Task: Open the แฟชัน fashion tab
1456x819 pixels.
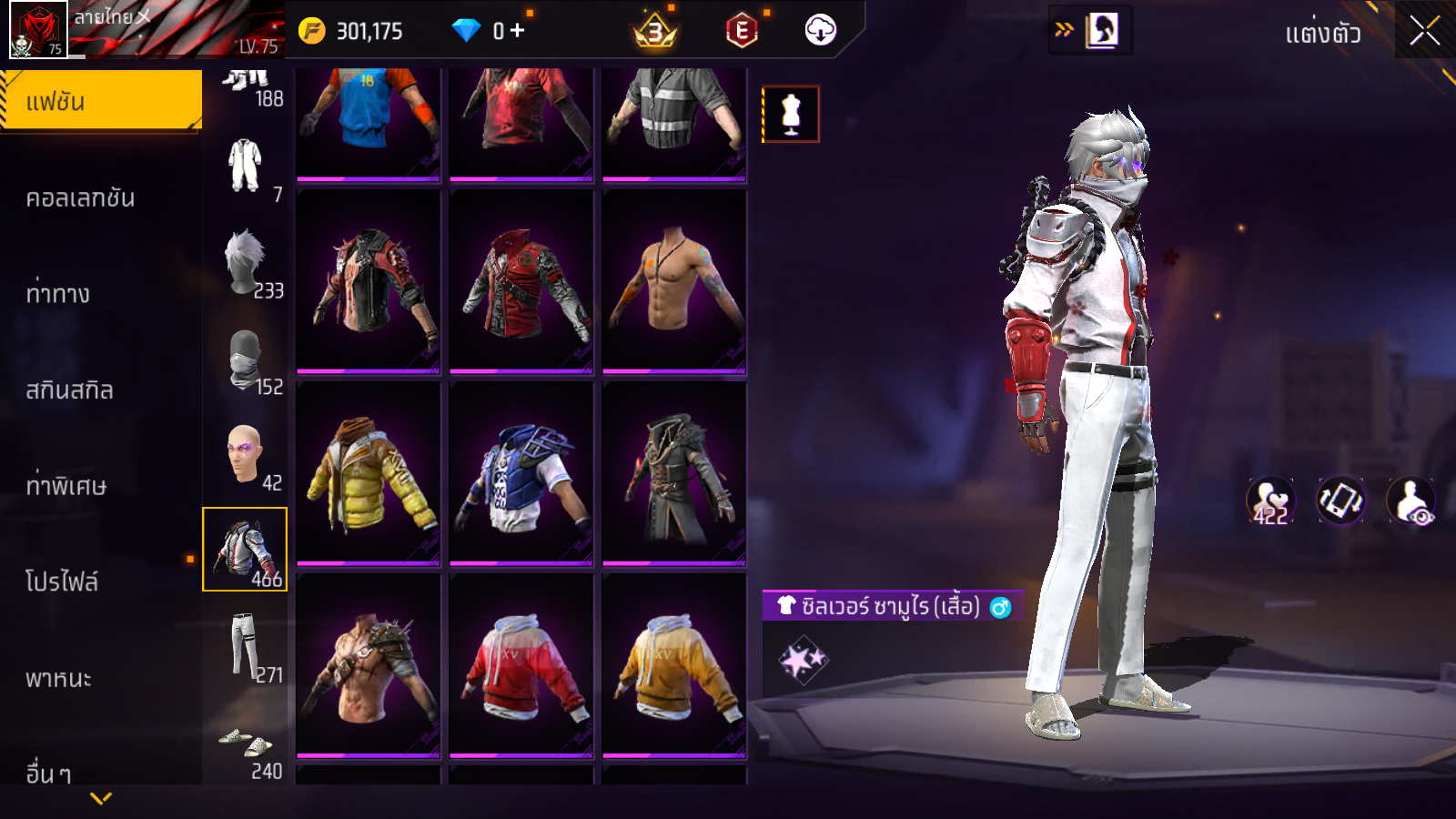Action: (100, 101)
